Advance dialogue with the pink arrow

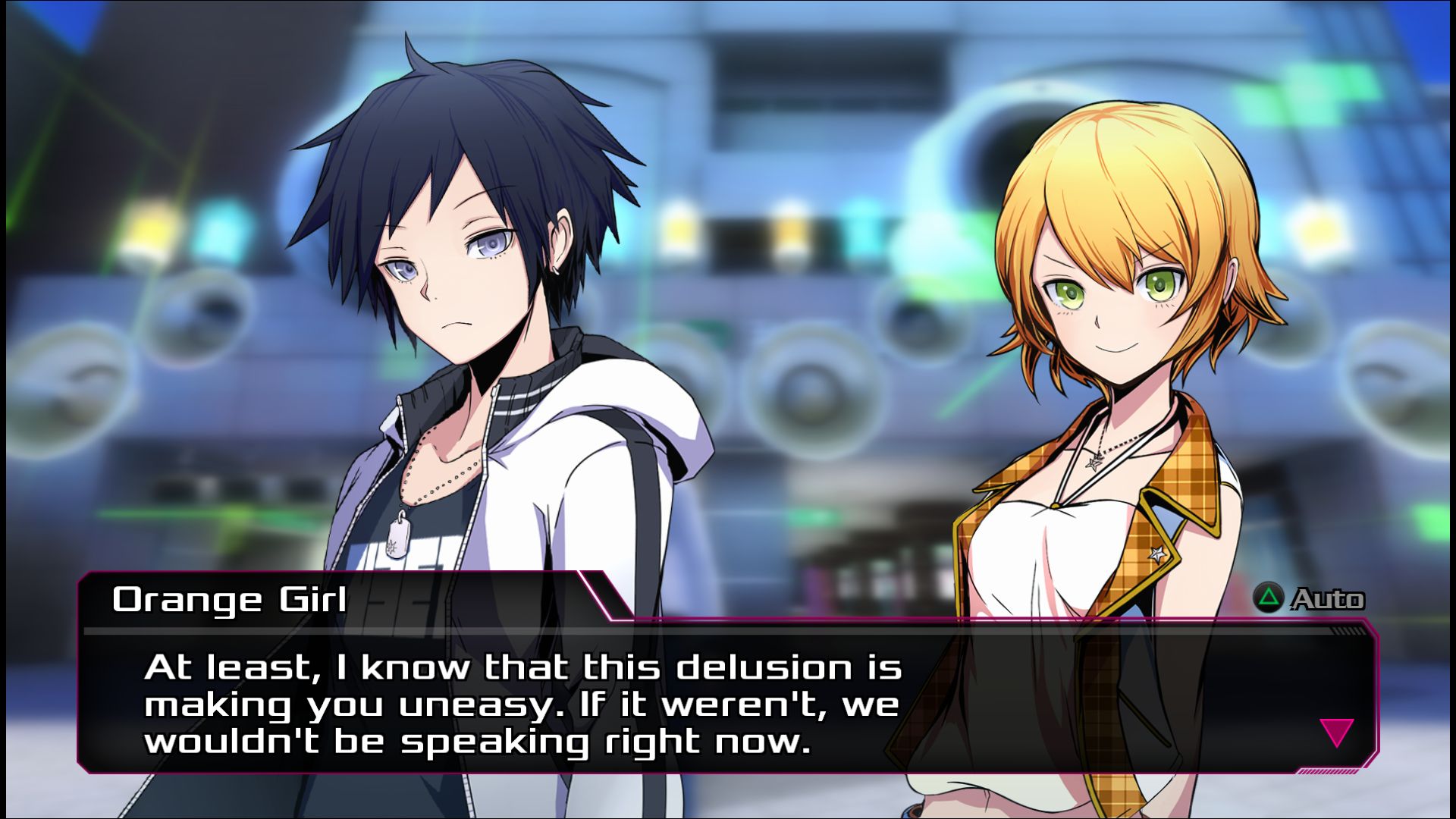click(x=1336, y=732)
